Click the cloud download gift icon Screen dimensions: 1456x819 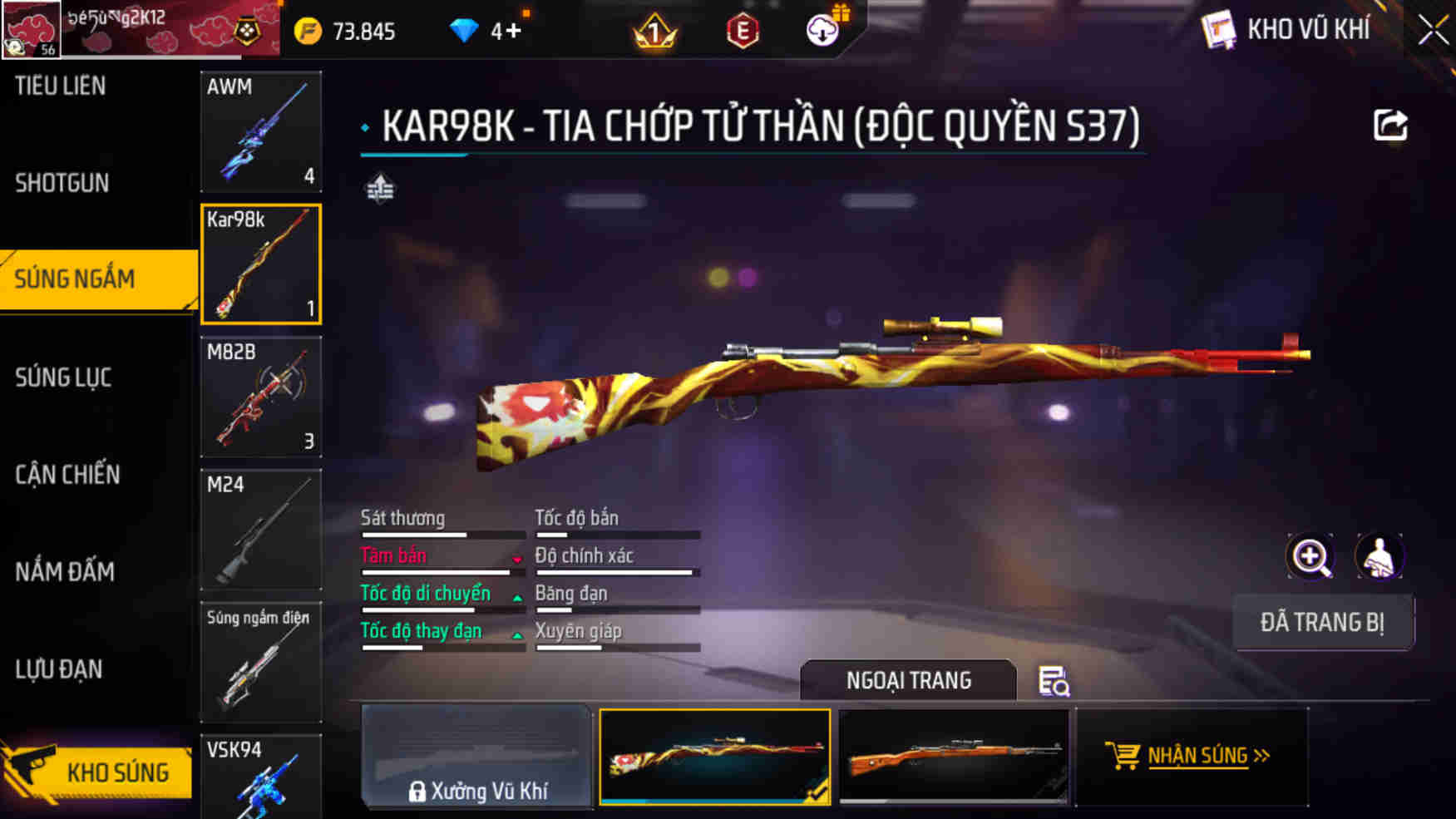(822, 31)
